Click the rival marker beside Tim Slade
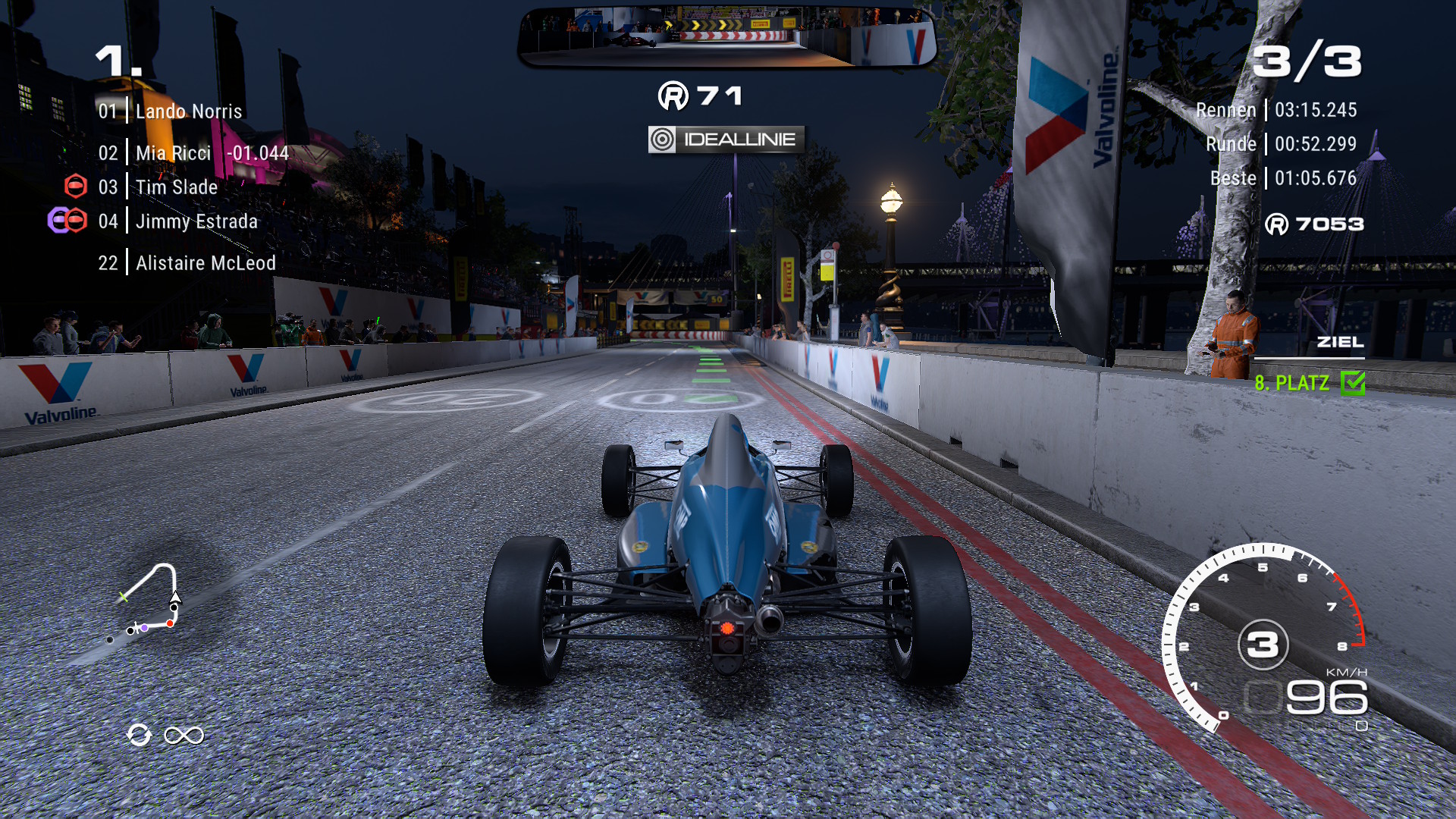 point(76,186)
